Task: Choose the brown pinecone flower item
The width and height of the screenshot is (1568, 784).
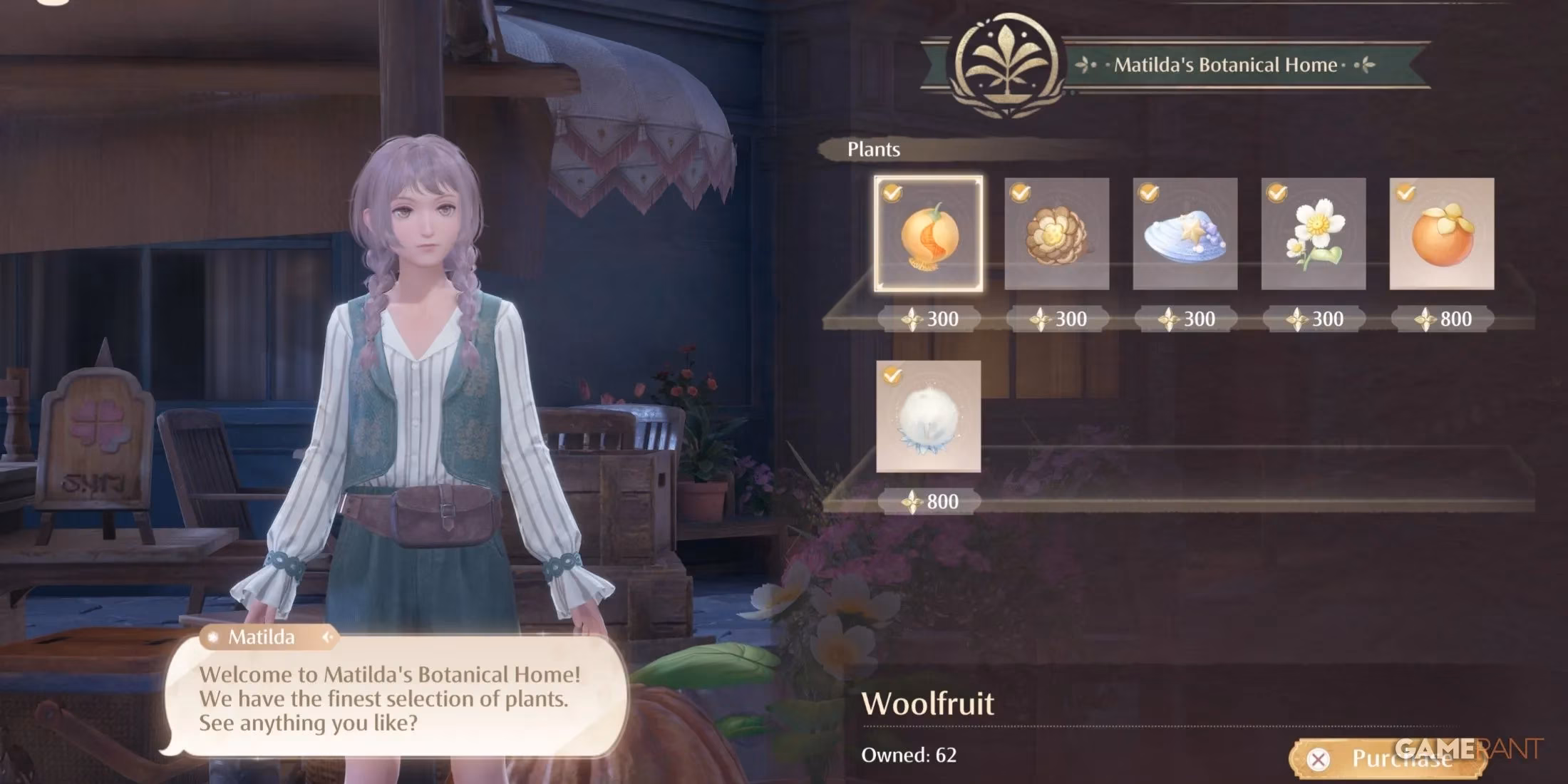Action: 1056,234
